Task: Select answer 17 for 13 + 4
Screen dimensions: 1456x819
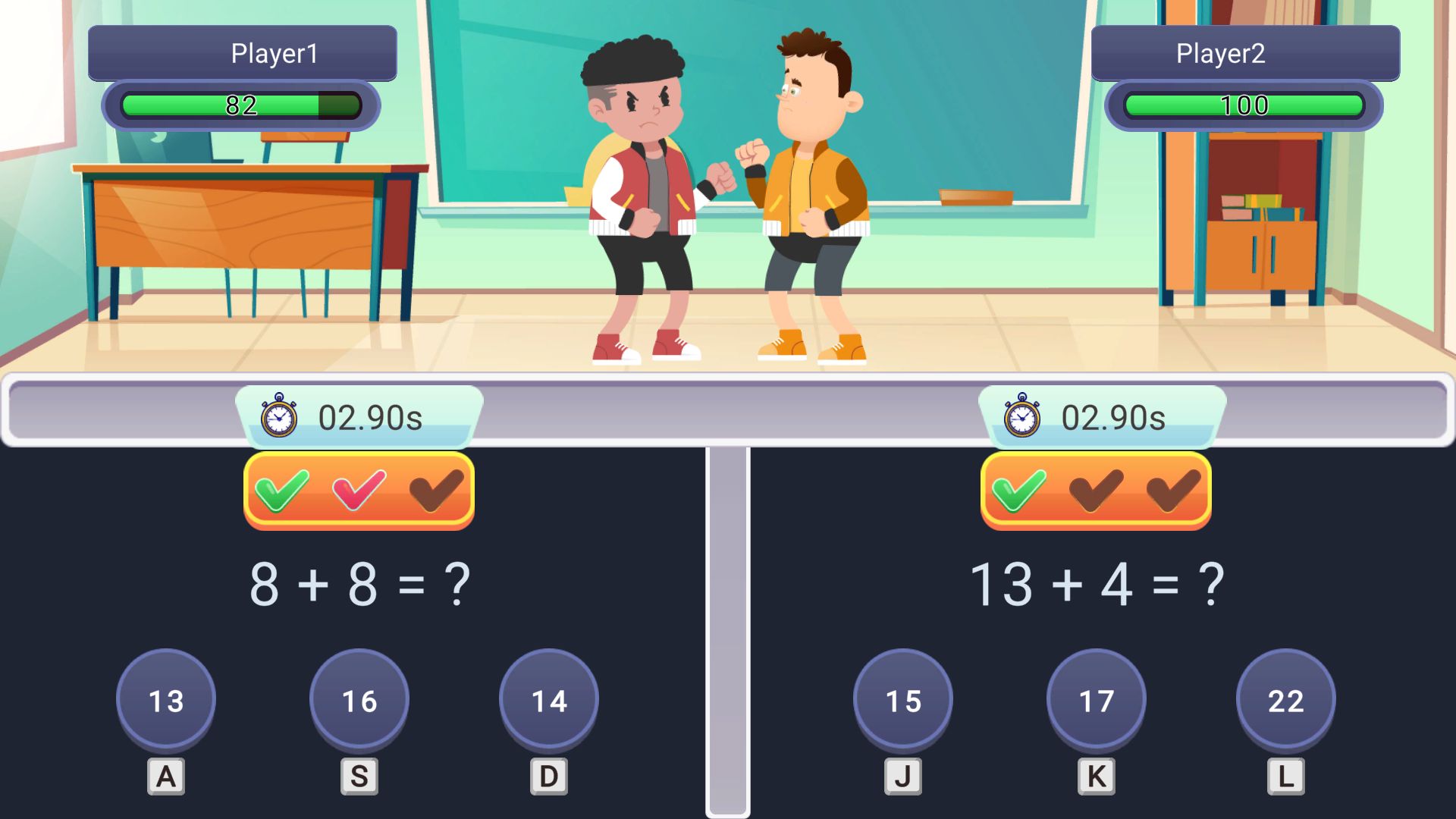Action: (1095, 701)
